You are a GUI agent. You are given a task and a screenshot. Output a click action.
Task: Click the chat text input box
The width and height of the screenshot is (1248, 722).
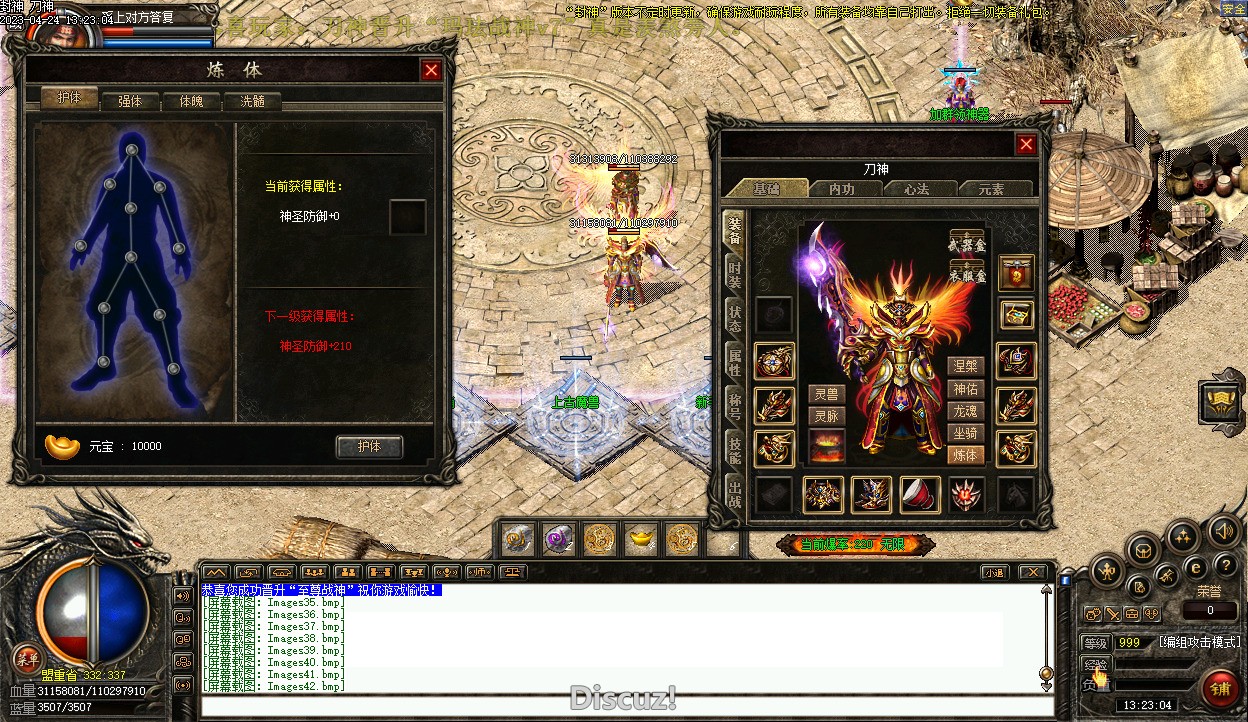pyautogui.click(x=620, y=707)
